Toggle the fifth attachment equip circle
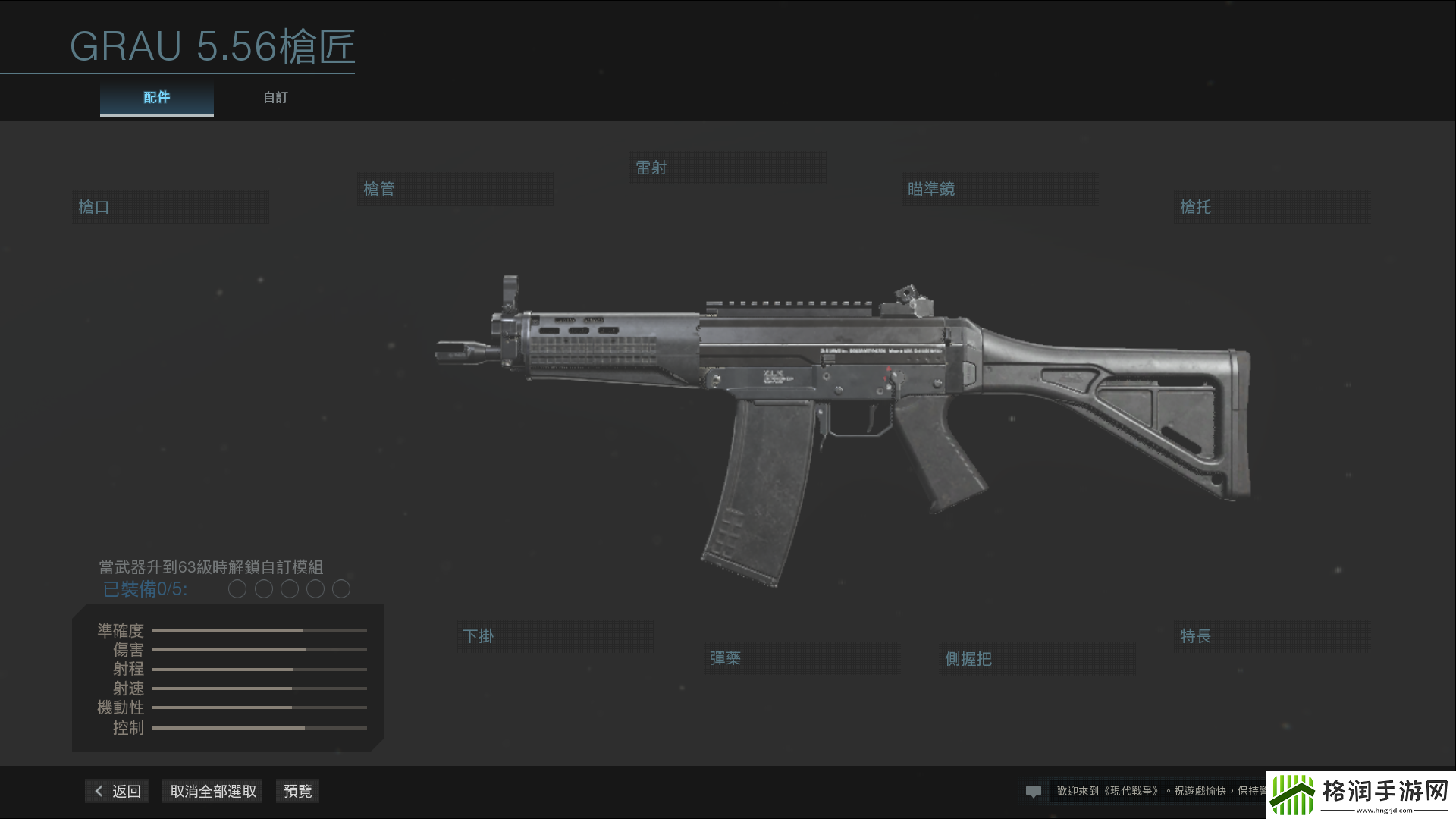 tap(340, 588)
